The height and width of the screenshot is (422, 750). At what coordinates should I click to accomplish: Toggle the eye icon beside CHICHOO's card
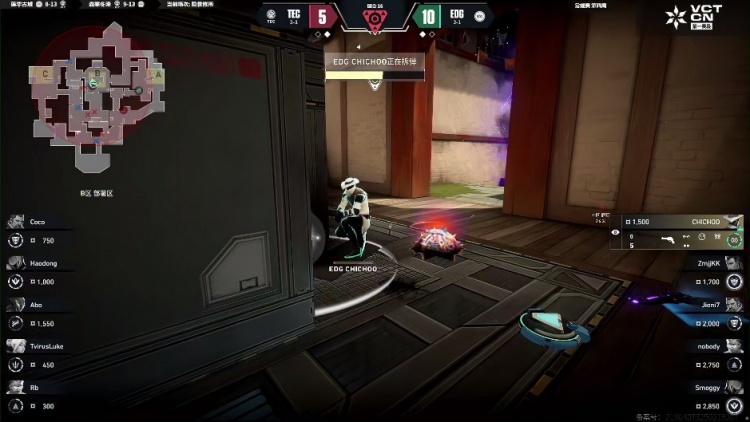pyautogui.click(x=614, y=231)
